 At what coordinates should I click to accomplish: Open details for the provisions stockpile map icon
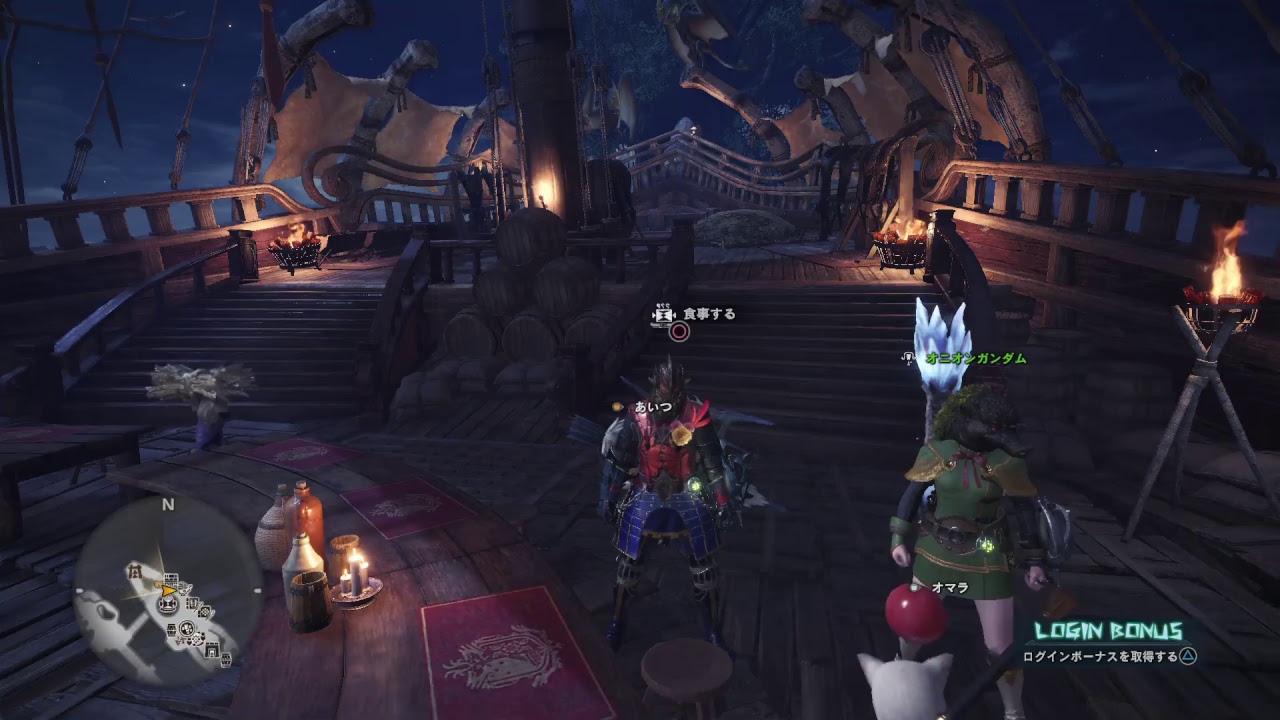tap(172, 629)
